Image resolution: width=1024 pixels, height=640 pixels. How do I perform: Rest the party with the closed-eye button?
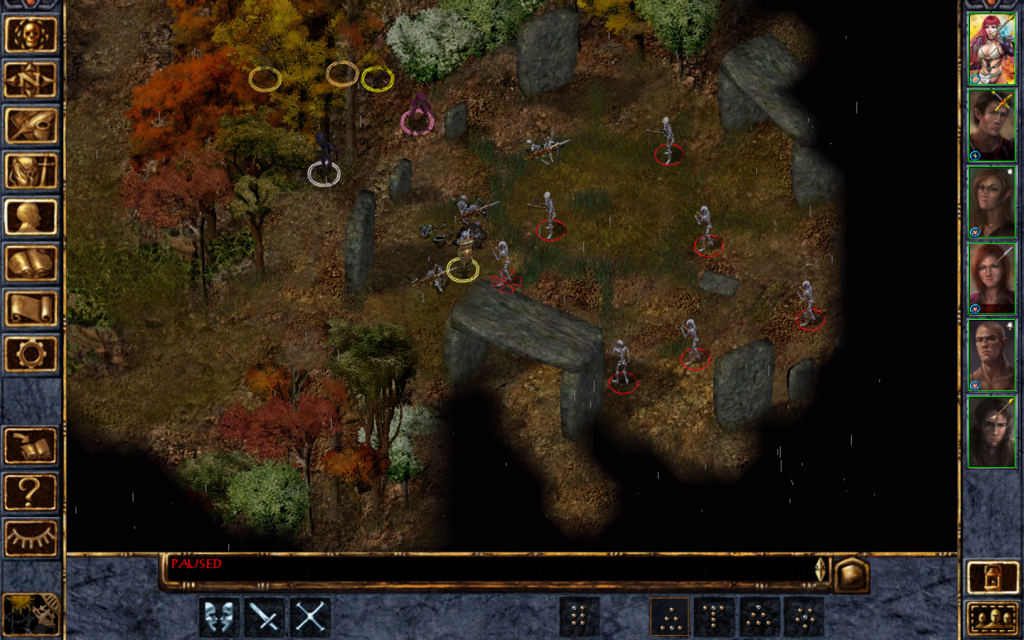(31, 538)
